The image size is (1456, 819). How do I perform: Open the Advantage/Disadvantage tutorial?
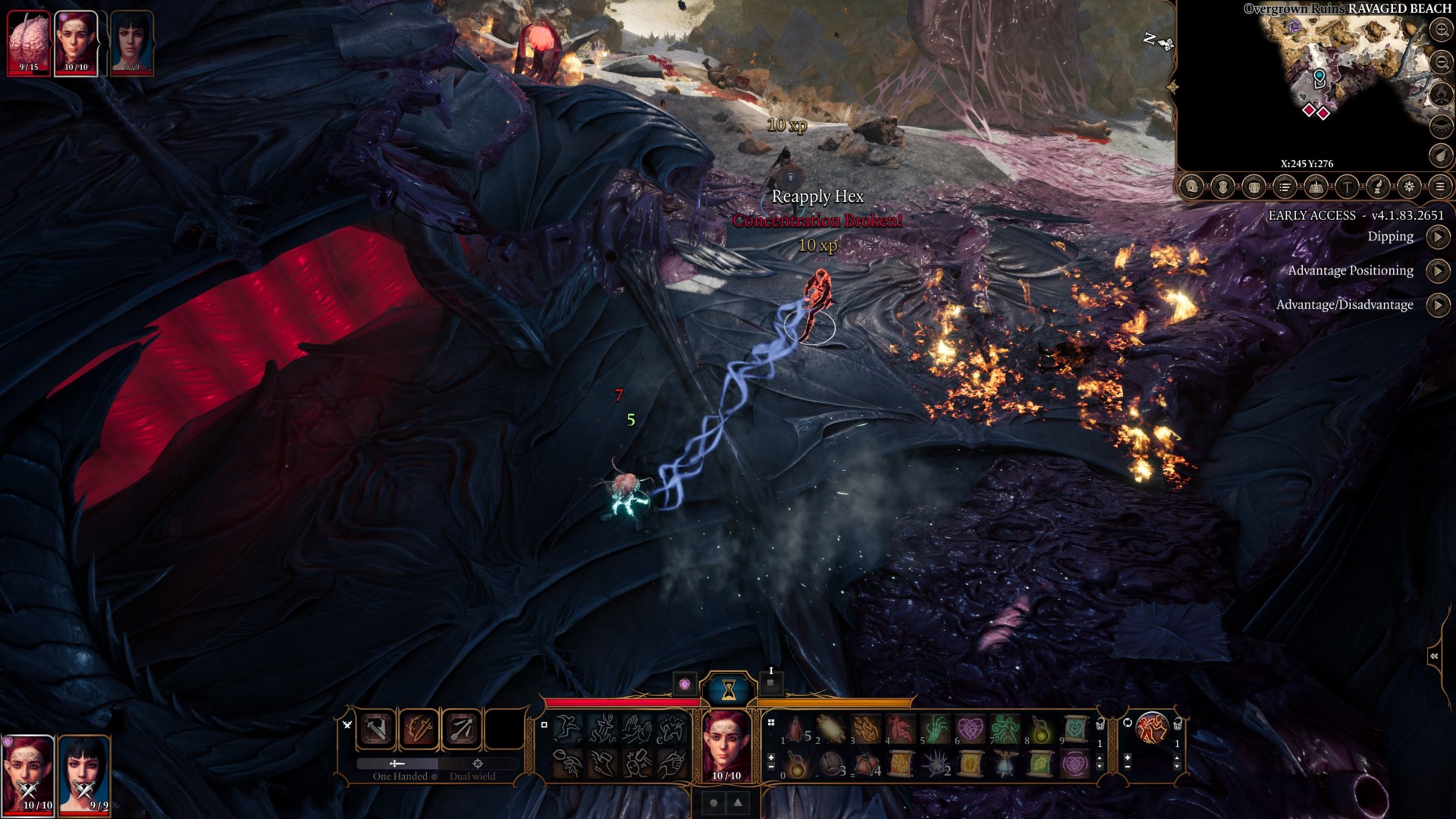1437,305
